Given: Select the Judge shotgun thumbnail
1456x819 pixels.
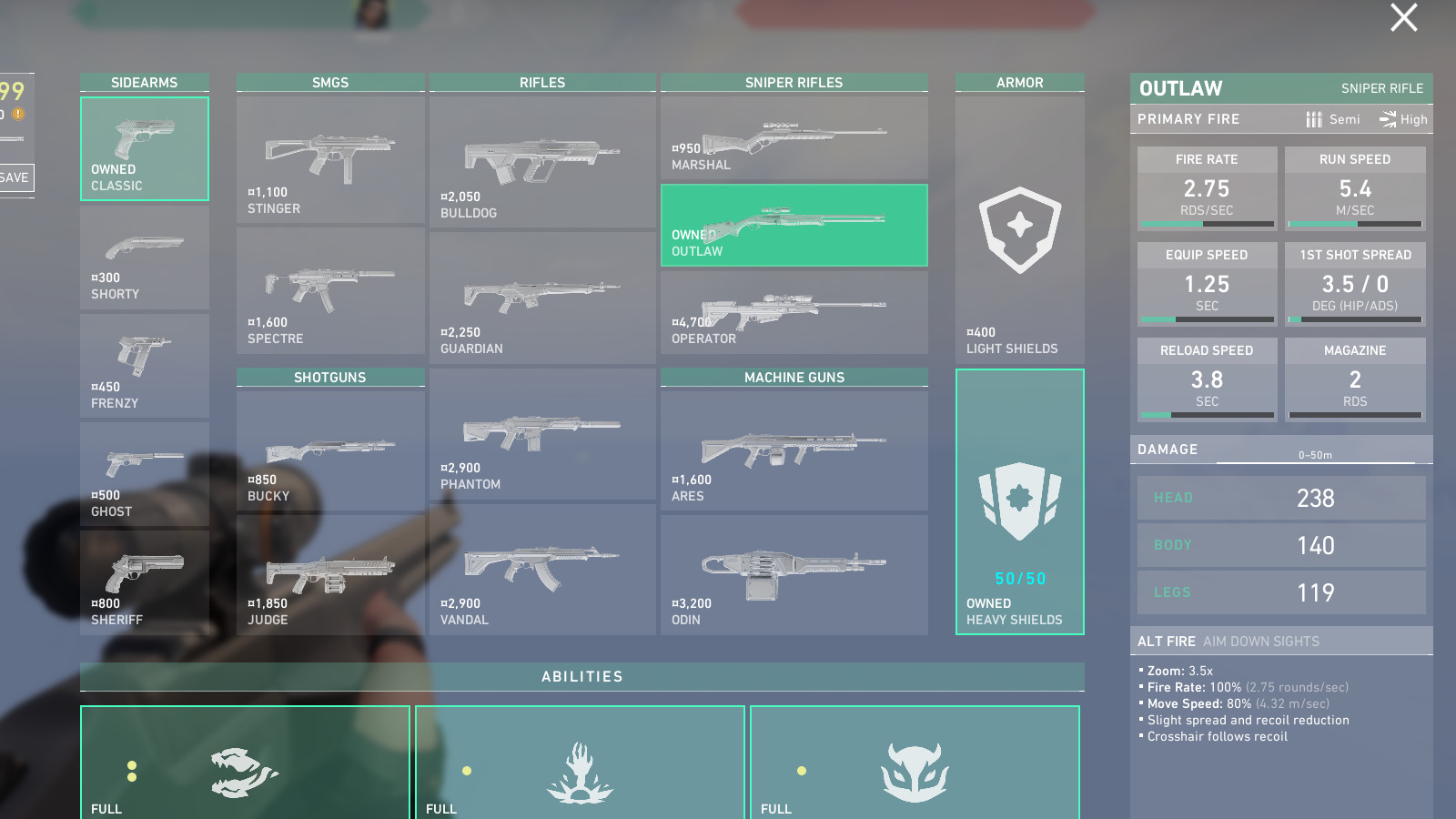Looking at the screenshot, I should (329, 569).
